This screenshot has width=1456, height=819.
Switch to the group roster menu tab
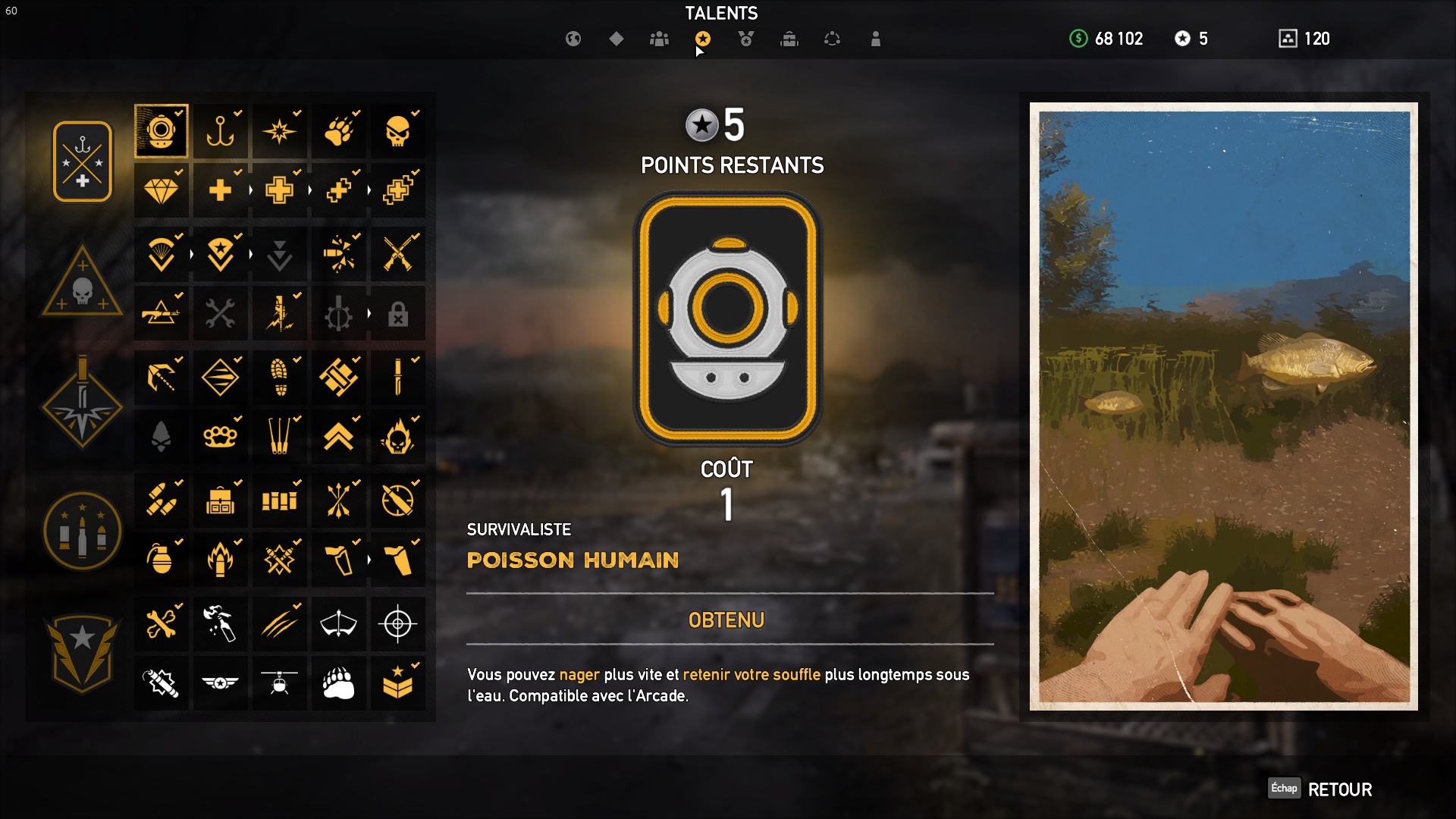pyautogui.click(x=659, y=39)
